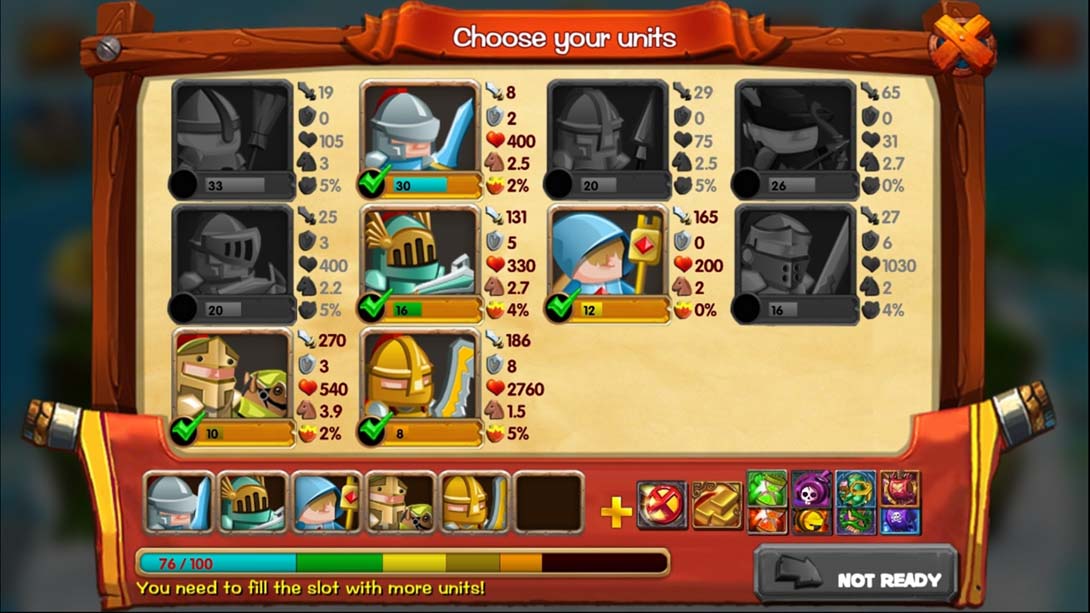
Task: Remove the mage from the lineup bar
Action: 327,503
